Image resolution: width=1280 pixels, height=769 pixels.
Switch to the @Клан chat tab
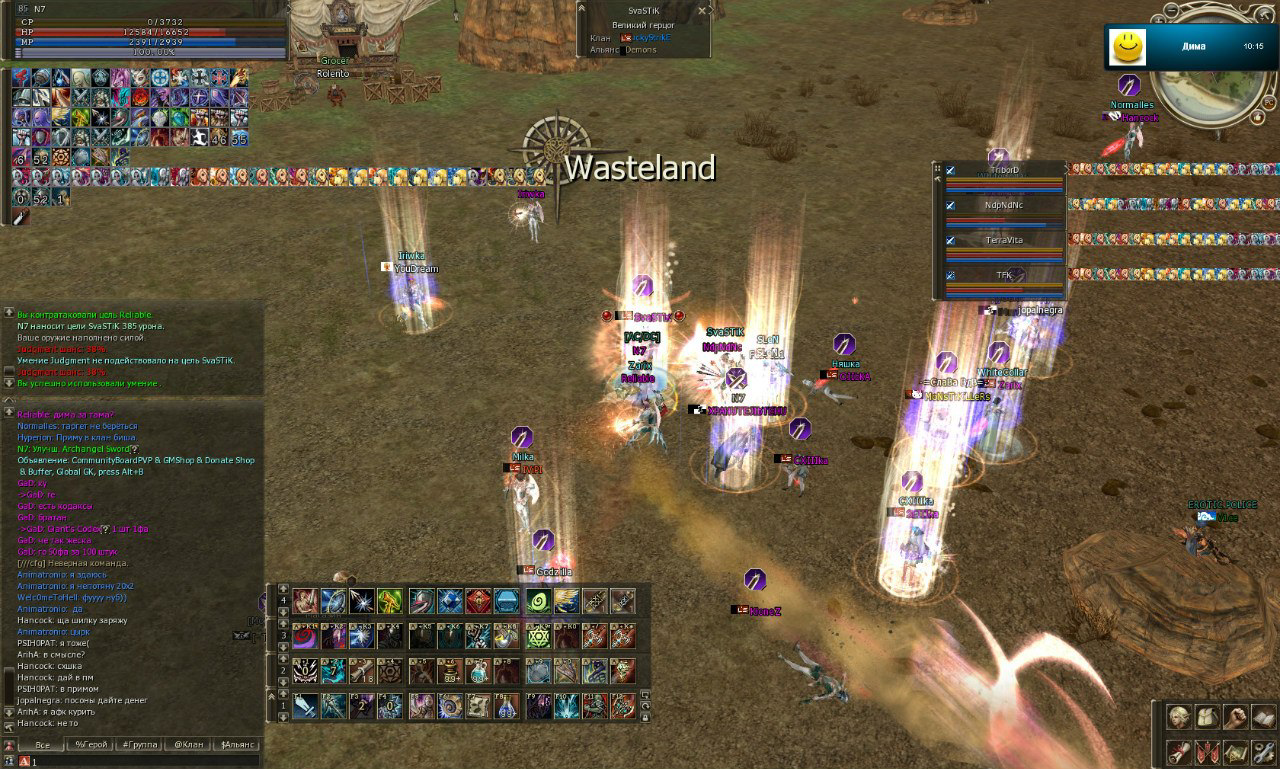pyautogui.click(x=189, y=744)
